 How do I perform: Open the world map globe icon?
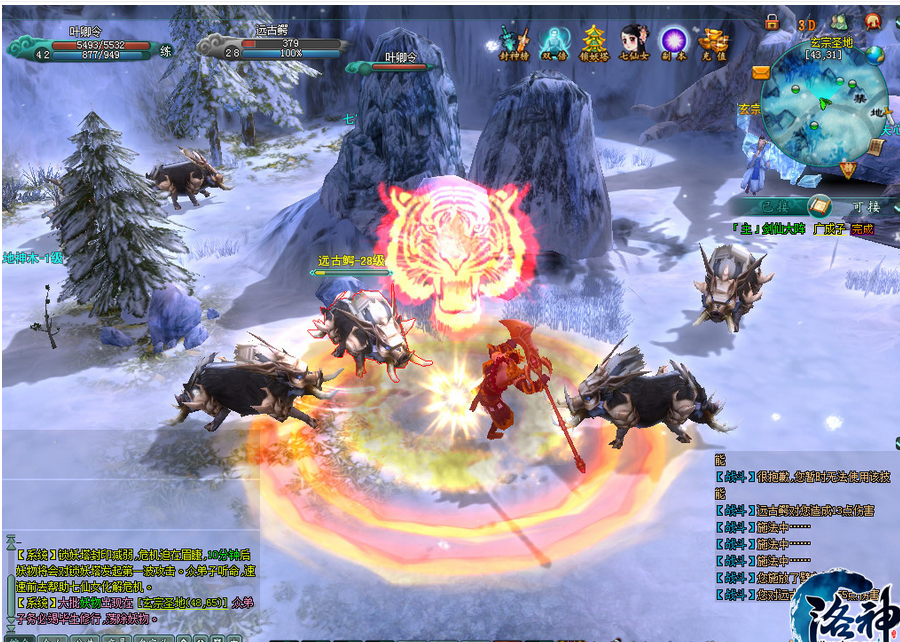(x=876, y=55)
